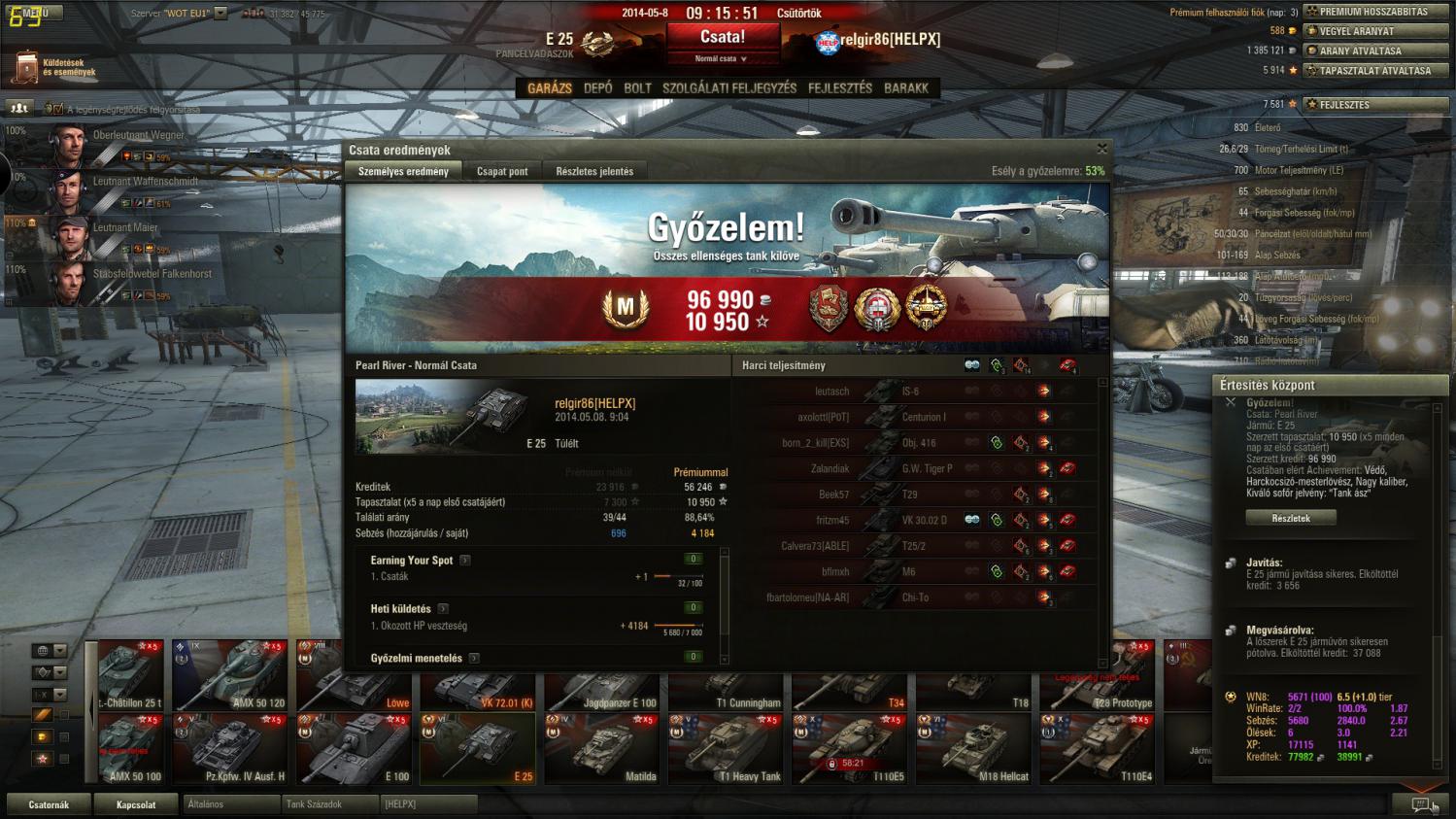Open Küldetések és események missions
Image resolution: width=1456 pixels, height=819 pixels.
click(54, 67)
